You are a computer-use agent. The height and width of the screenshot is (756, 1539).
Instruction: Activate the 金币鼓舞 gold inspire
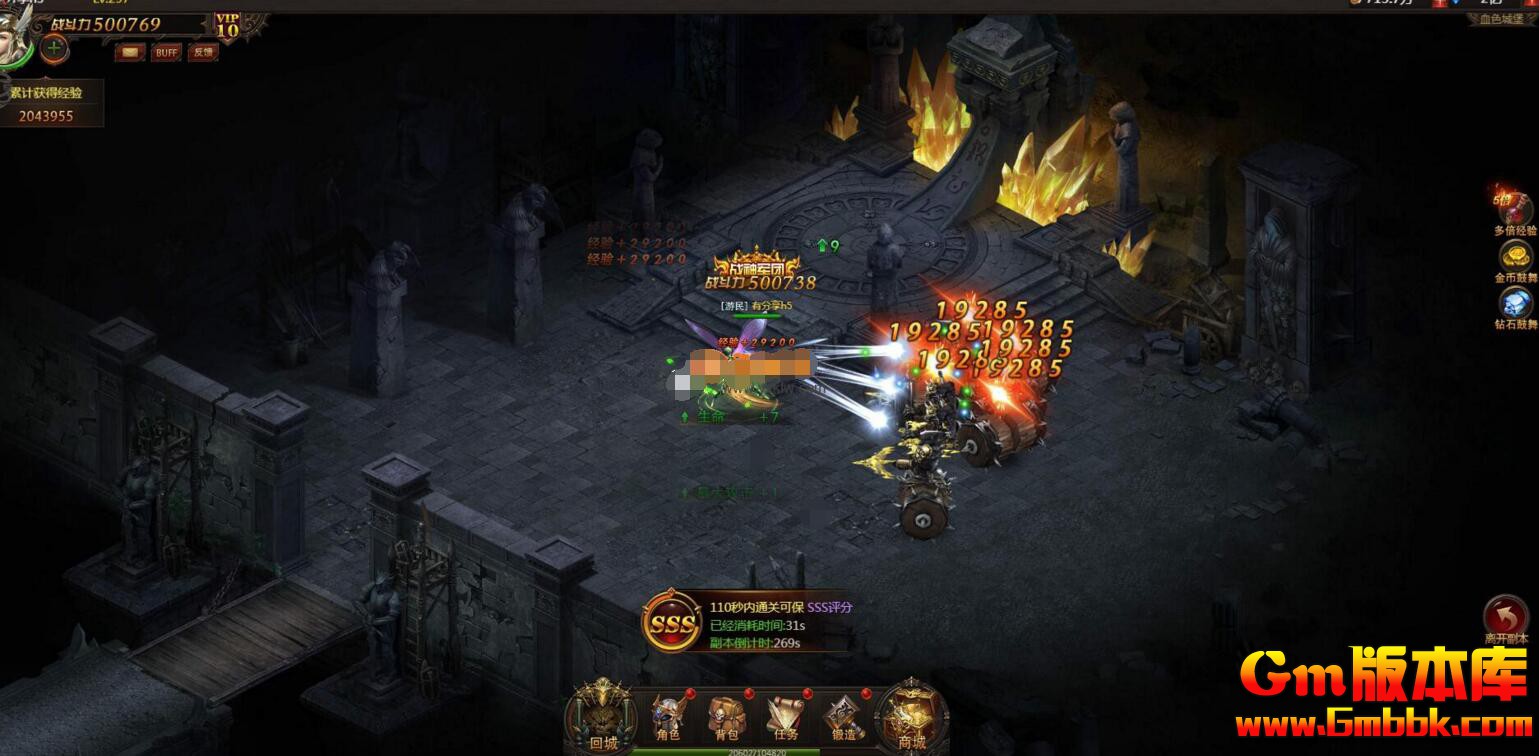[x=1515, y=257]
